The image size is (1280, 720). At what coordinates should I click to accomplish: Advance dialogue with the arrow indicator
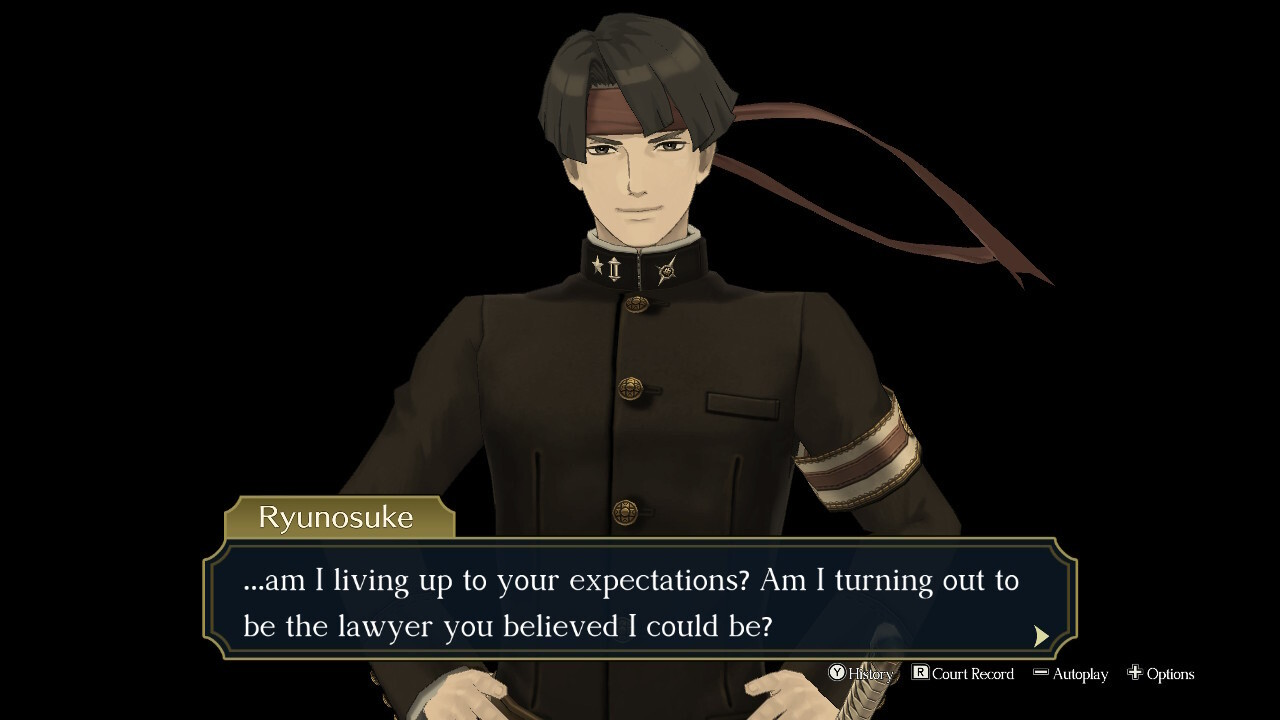1041,636
